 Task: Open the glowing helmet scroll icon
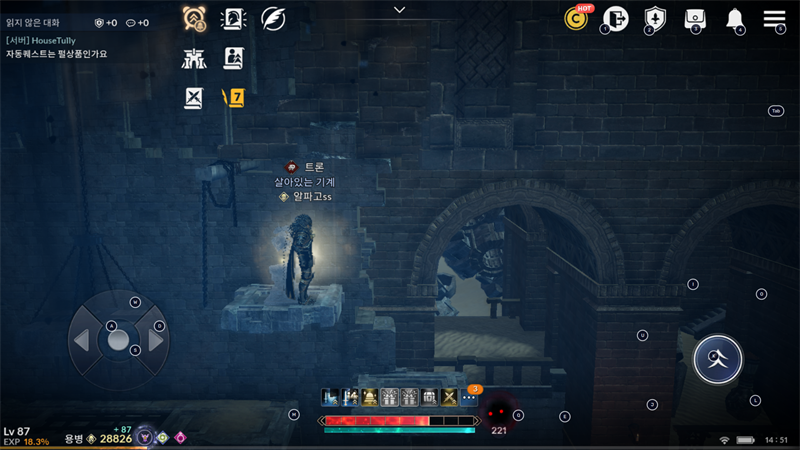click(233, 18)
